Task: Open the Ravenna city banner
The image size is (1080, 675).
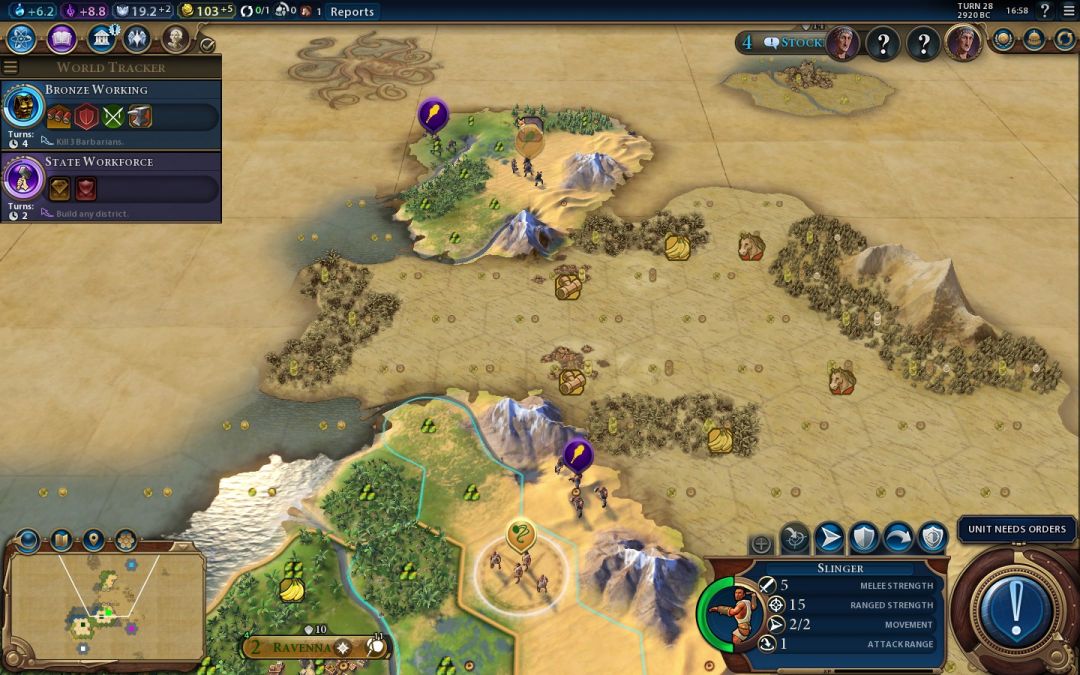Action: click(x=301, y=647)
